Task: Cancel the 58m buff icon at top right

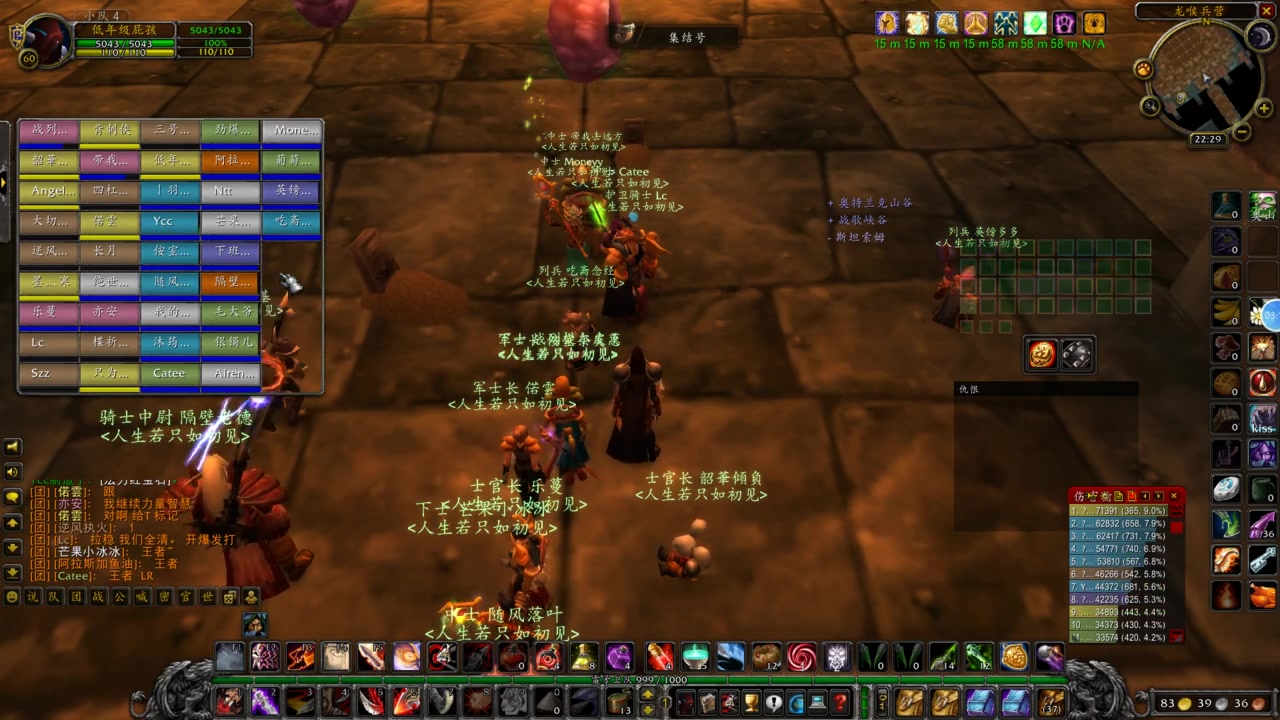Action: point(1005,22)
